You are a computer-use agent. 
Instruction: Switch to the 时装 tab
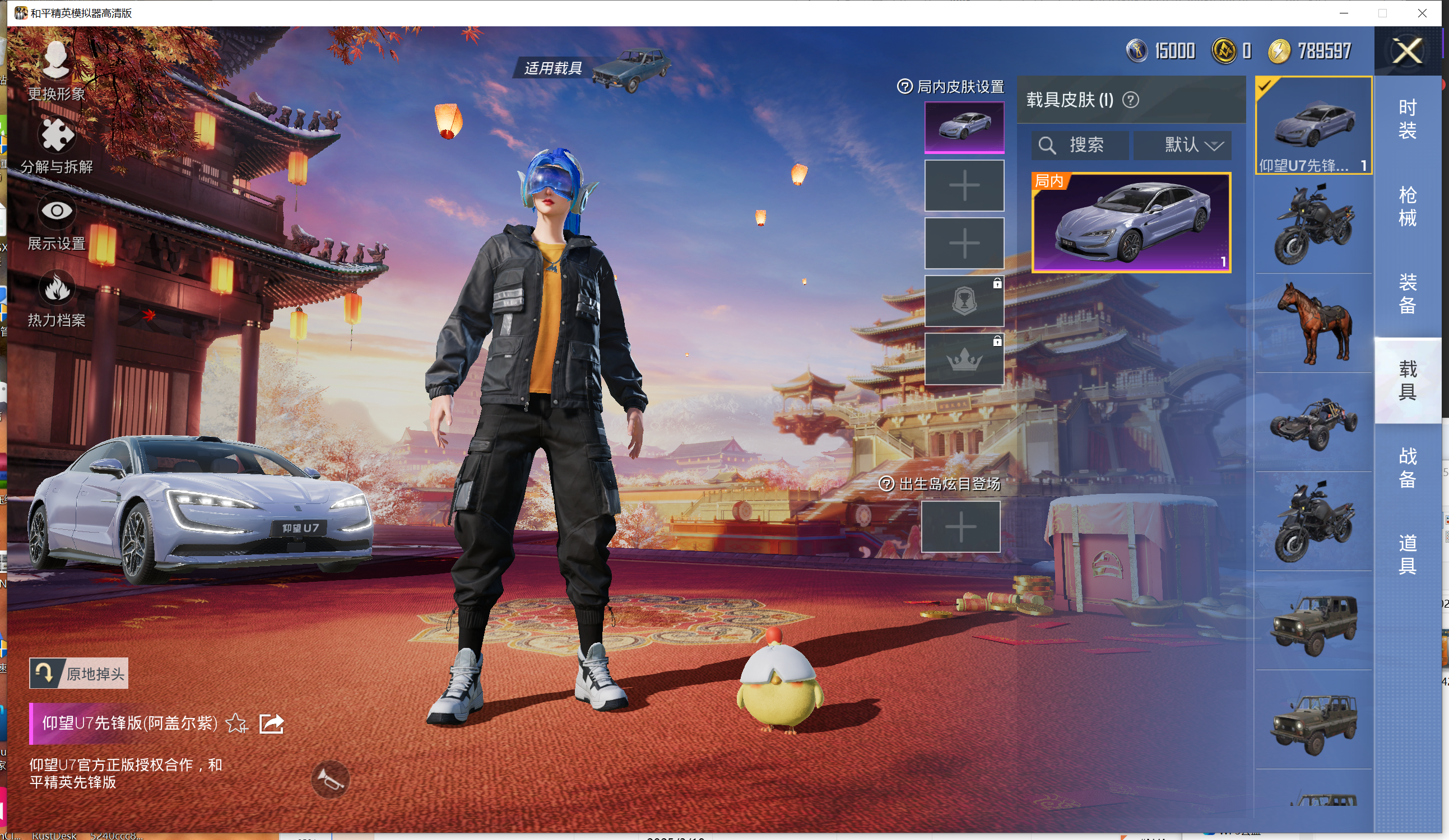point(1407,119)
